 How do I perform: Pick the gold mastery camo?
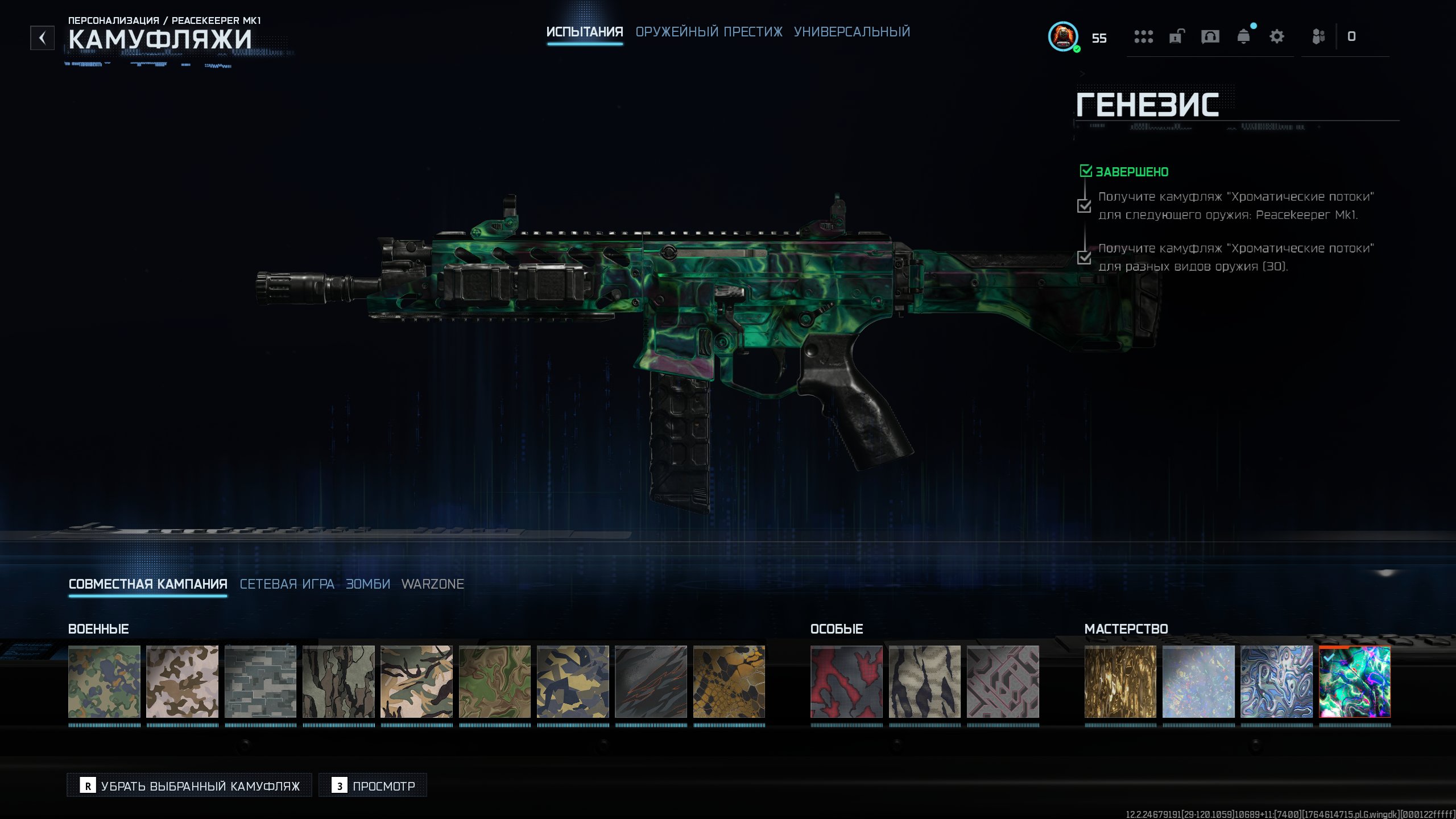(1120, 681)
